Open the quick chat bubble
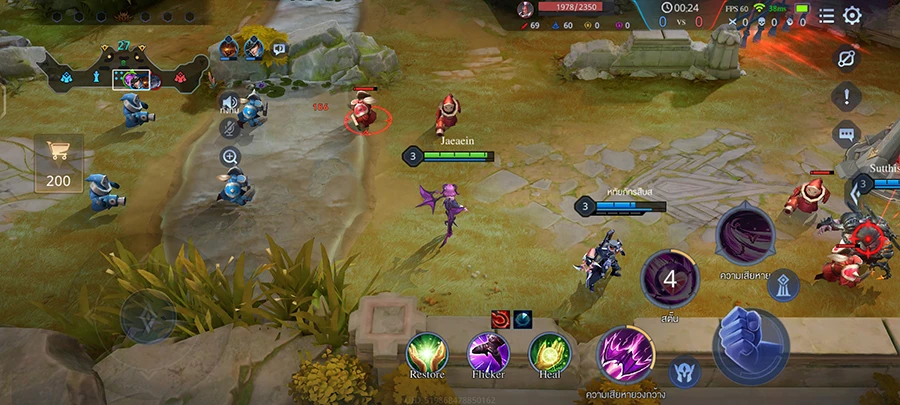 (x=847, y=133)
